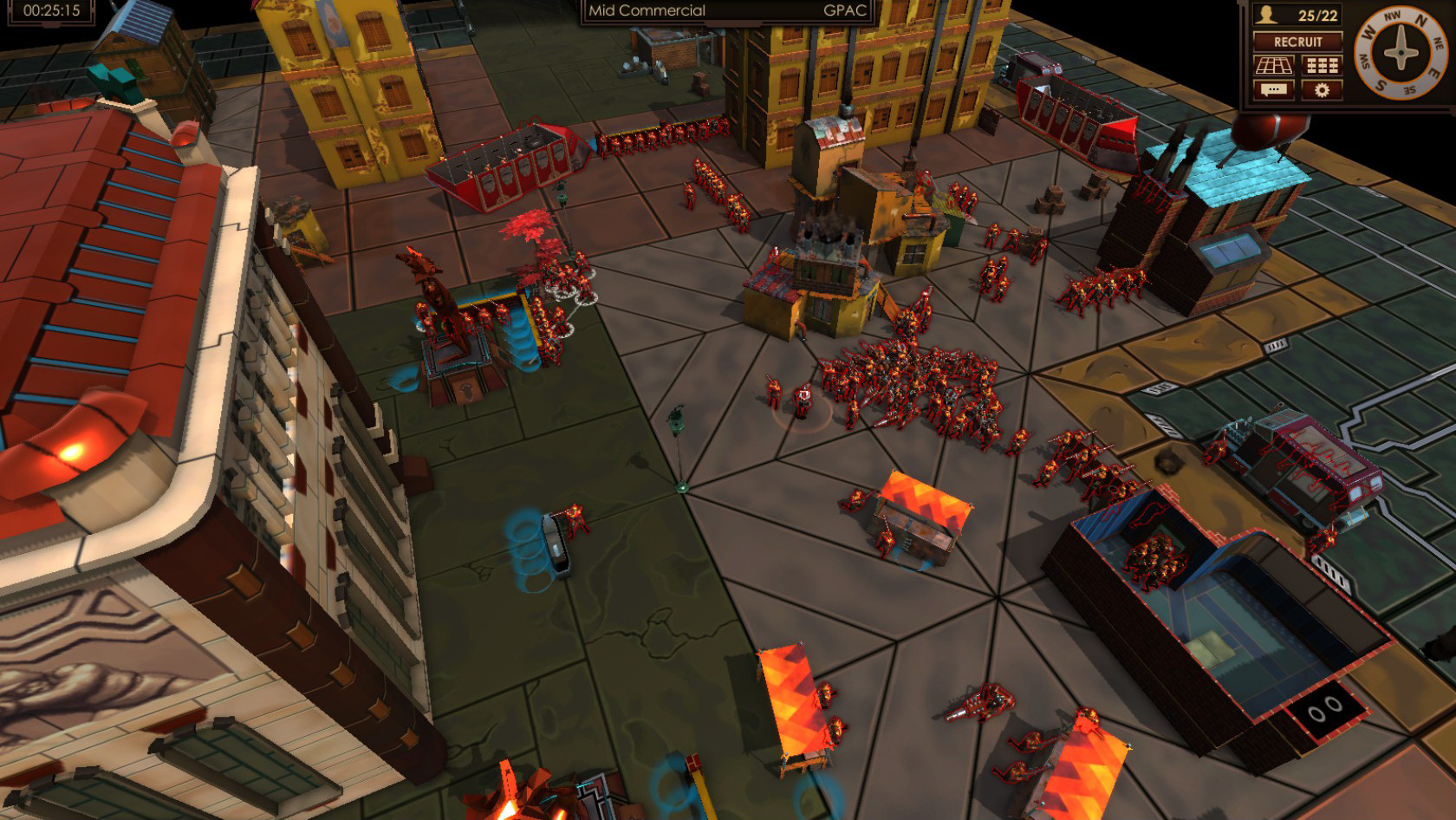Select the grid map overlay icon
The image size is (1456, 820).
point(1274,65)
